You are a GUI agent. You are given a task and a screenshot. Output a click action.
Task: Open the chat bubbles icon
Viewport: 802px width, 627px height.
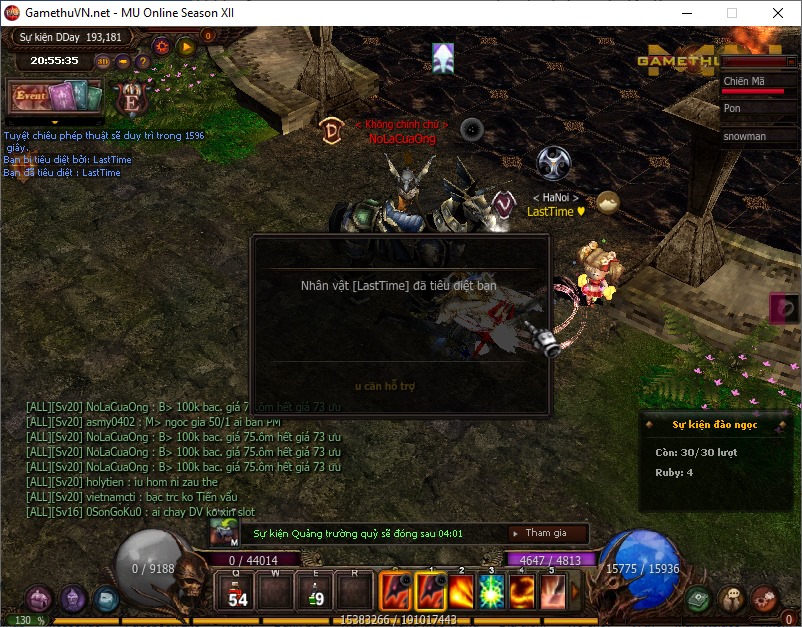[733, 599]
